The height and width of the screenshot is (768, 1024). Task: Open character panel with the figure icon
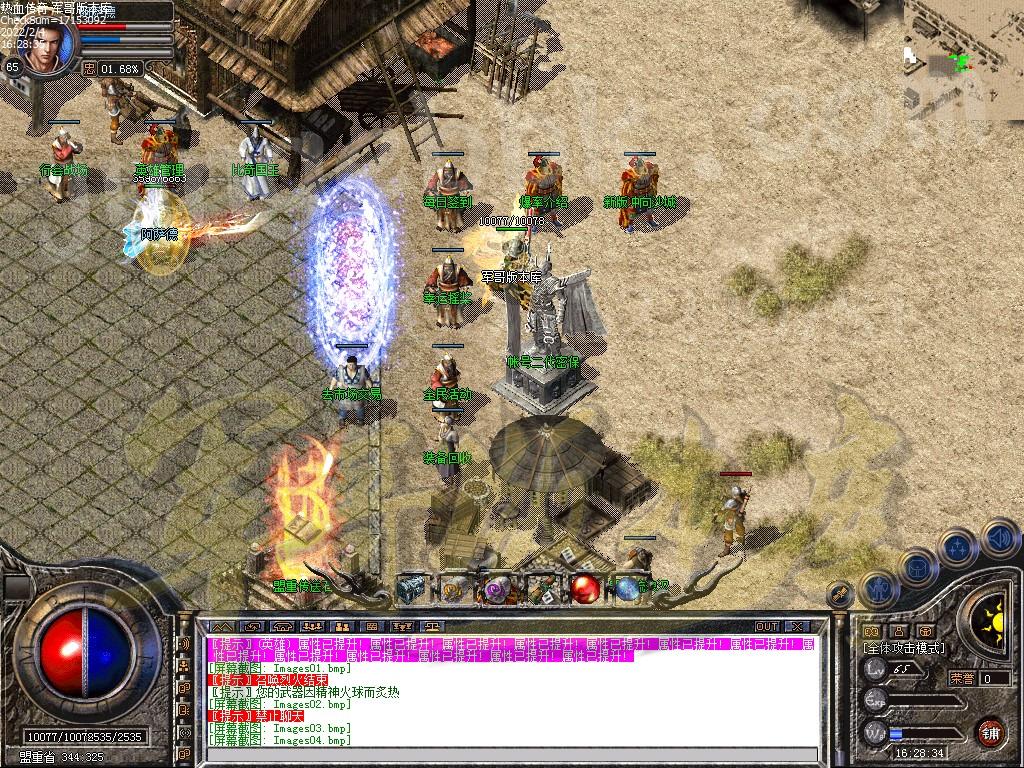pyautogui.click(x=878, y=589)
